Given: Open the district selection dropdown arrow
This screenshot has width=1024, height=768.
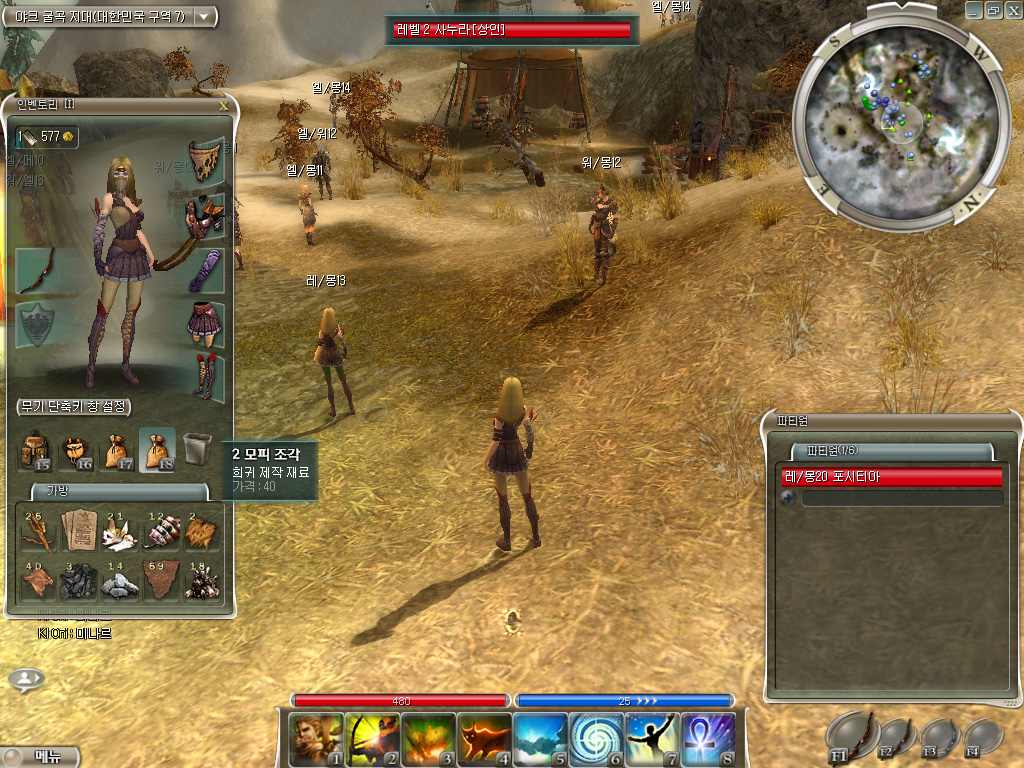Looking at the screenshot, I should [205, 16].
